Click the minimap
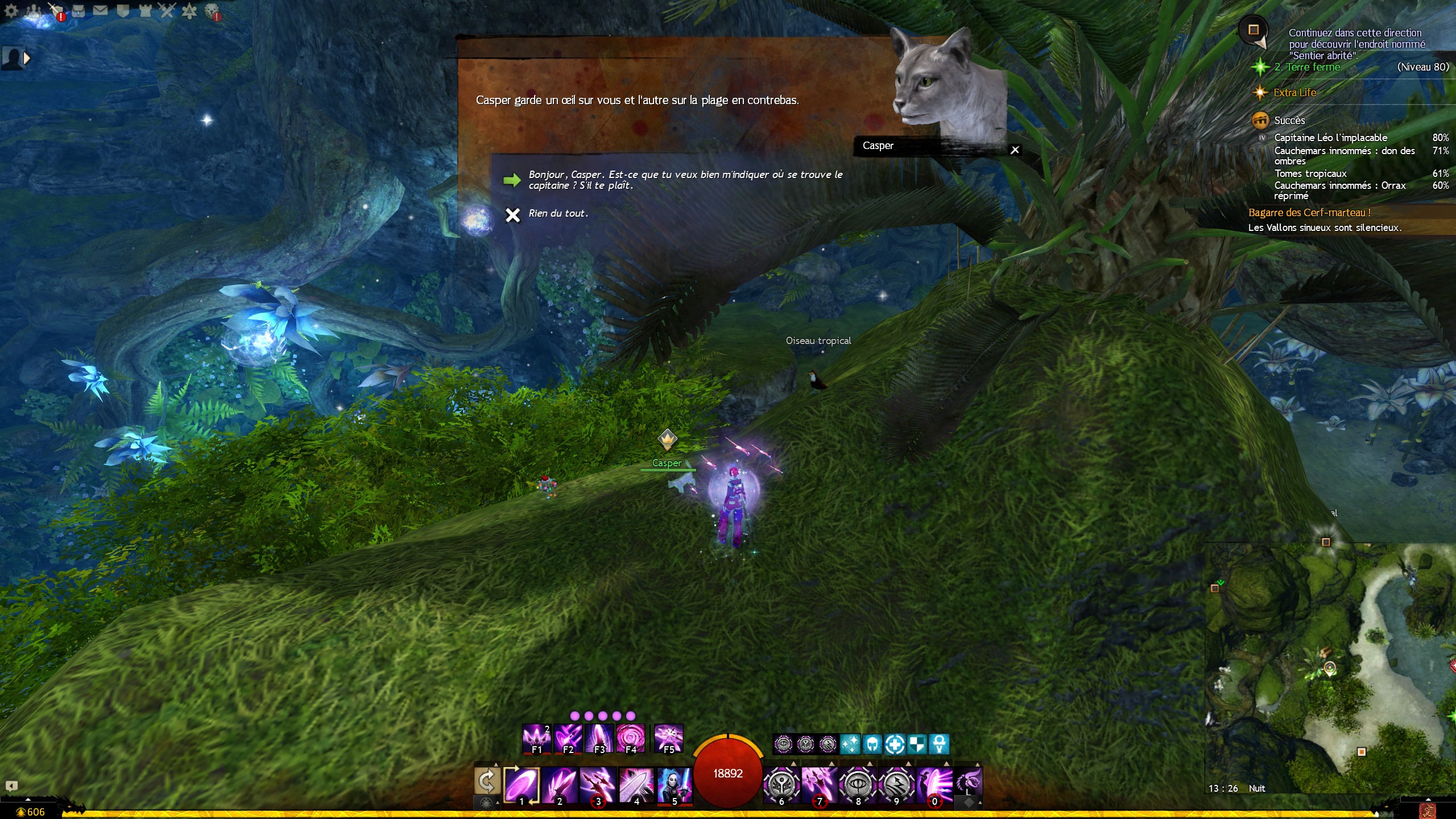The image size is (1456, 819). pos(1330,665)
